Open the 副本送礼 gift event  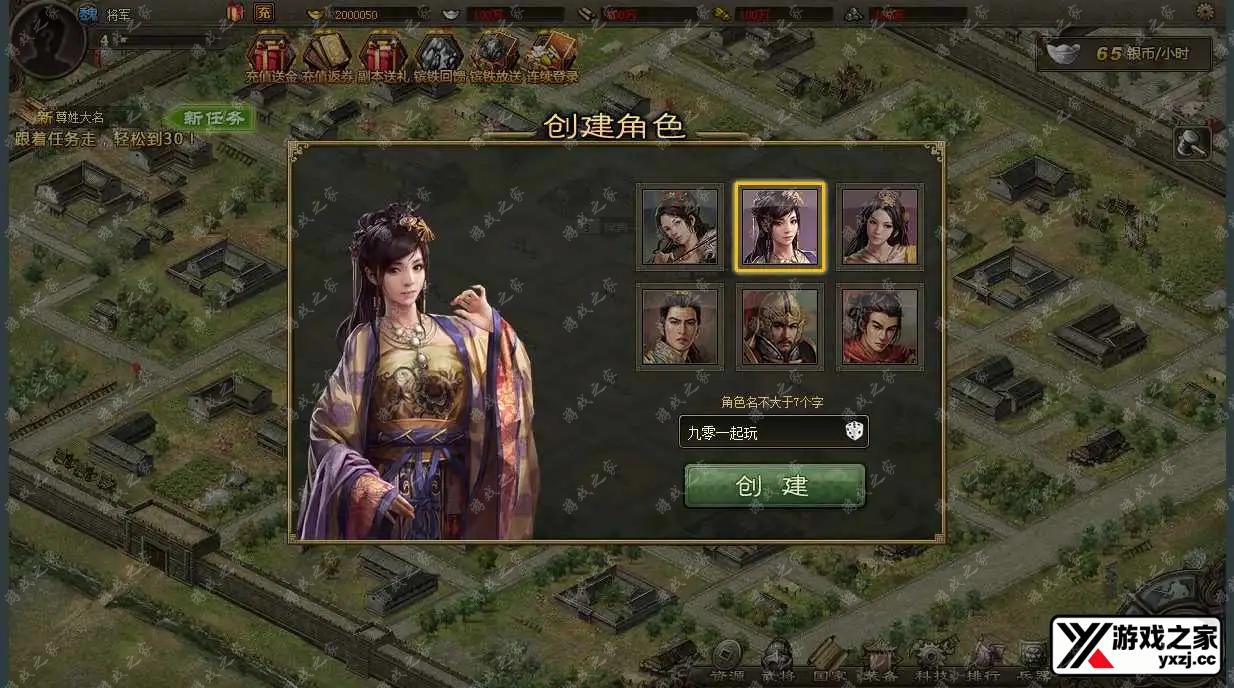coord(383,56)
